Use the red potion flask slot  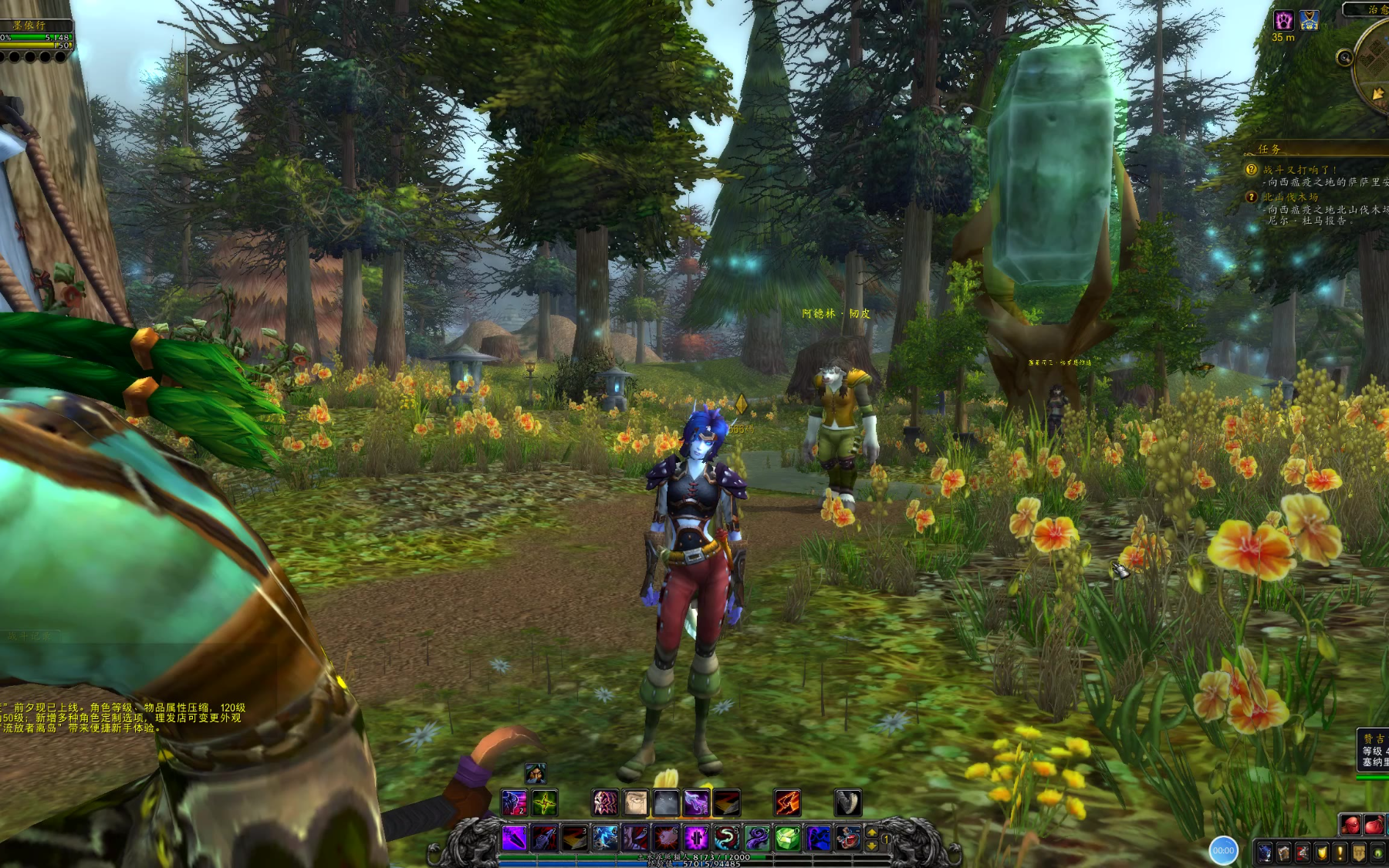click(x=847, y=838)
